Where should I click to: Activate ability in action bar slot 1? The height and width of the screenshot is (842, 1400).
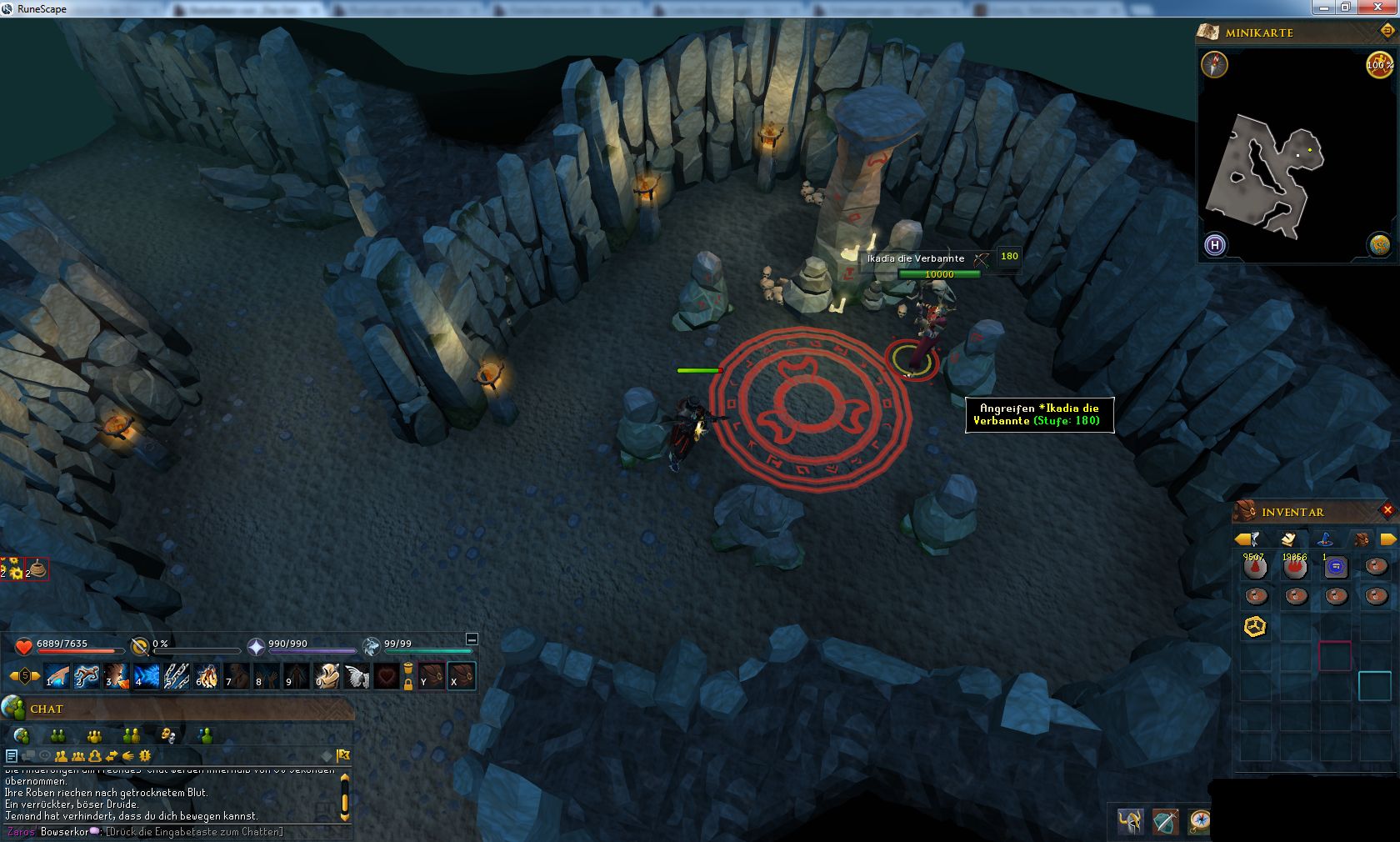click(57, 675)
